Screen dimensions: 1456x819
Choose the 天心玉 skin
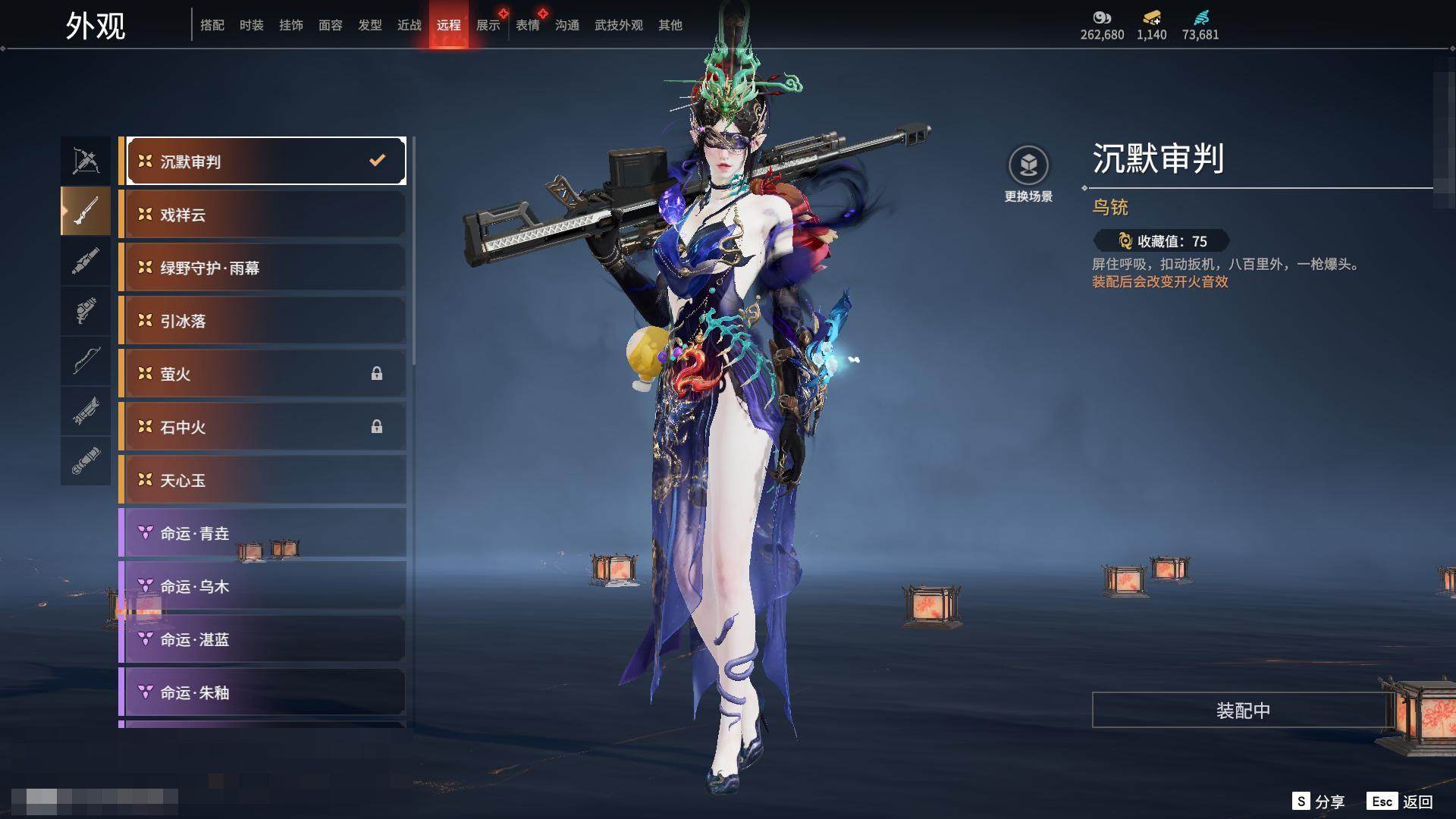pyautogui.click(x=262, y=480)
